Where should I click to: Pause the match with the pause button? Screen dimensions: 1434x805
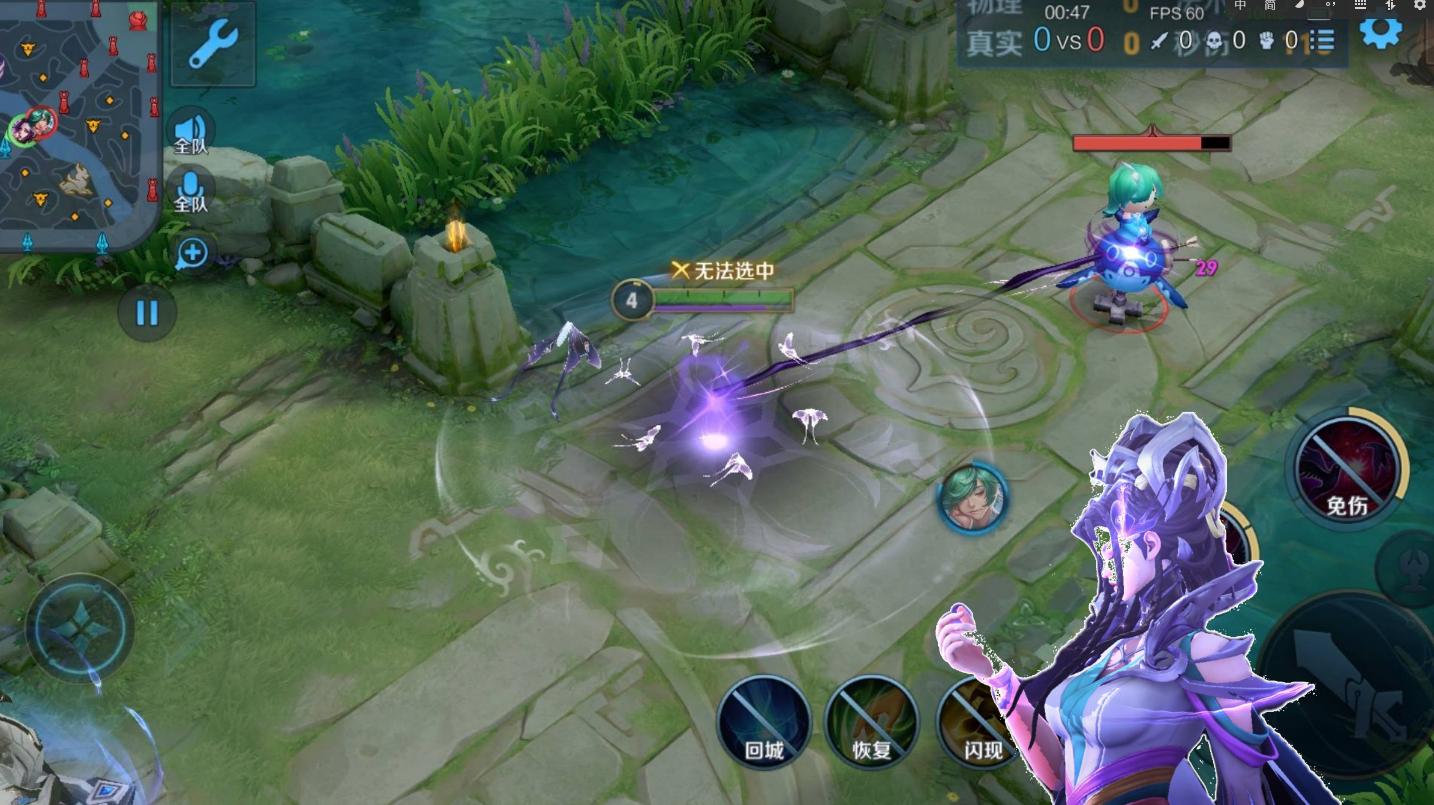coord(147,313)
